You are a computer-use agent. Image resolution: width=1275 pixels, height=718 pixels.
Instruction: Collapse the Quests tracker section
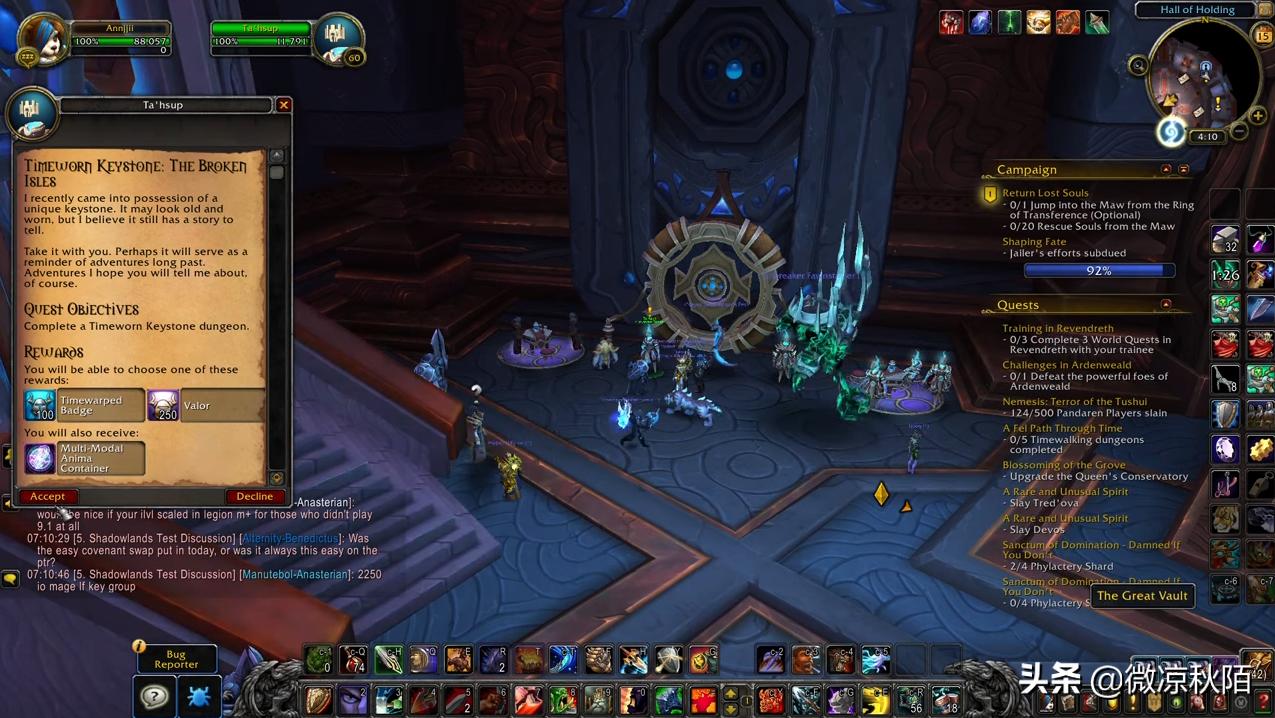(1166, 304)
